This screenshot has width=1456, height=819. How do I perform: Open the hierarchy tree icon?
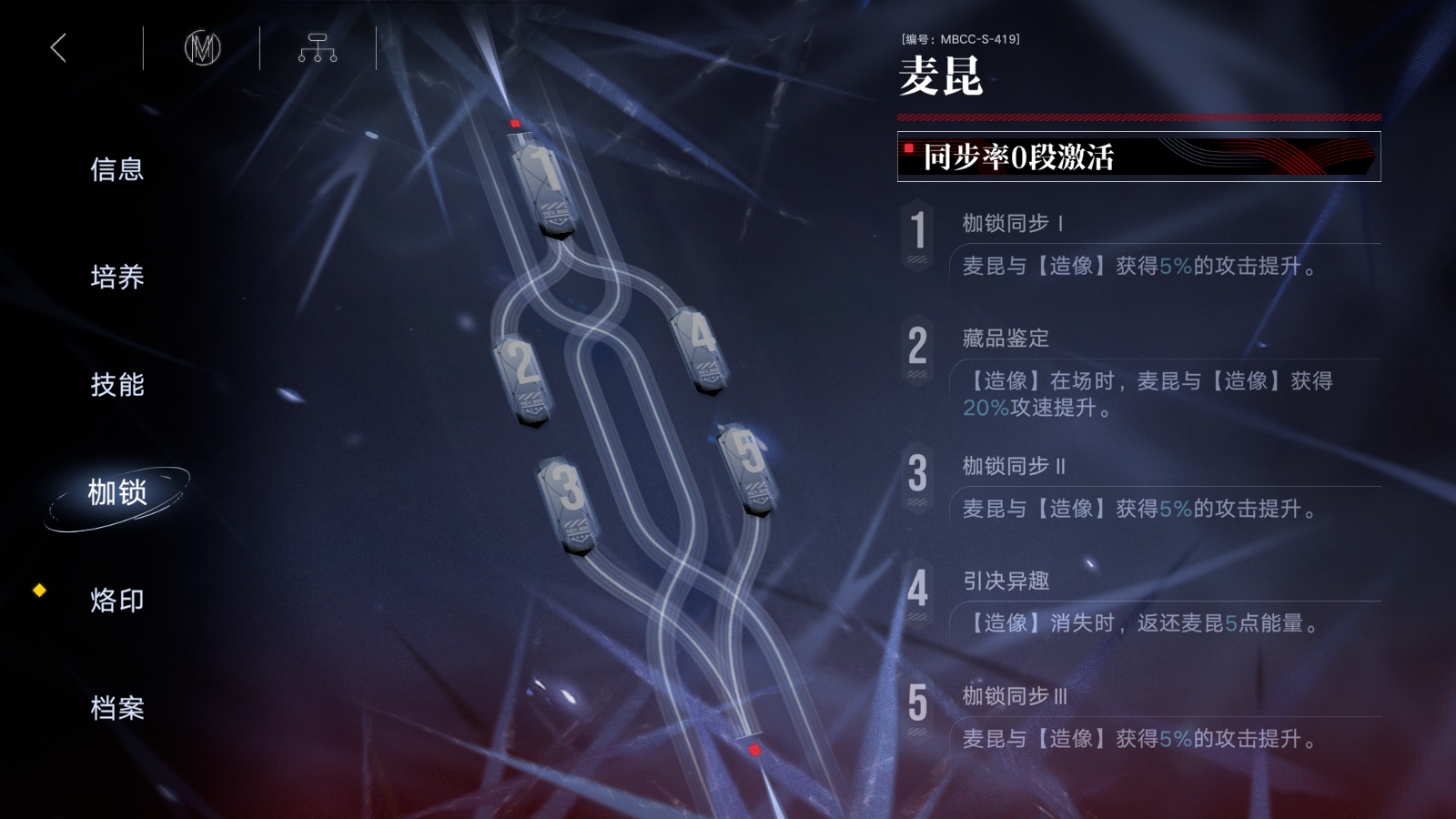point(318,48)
